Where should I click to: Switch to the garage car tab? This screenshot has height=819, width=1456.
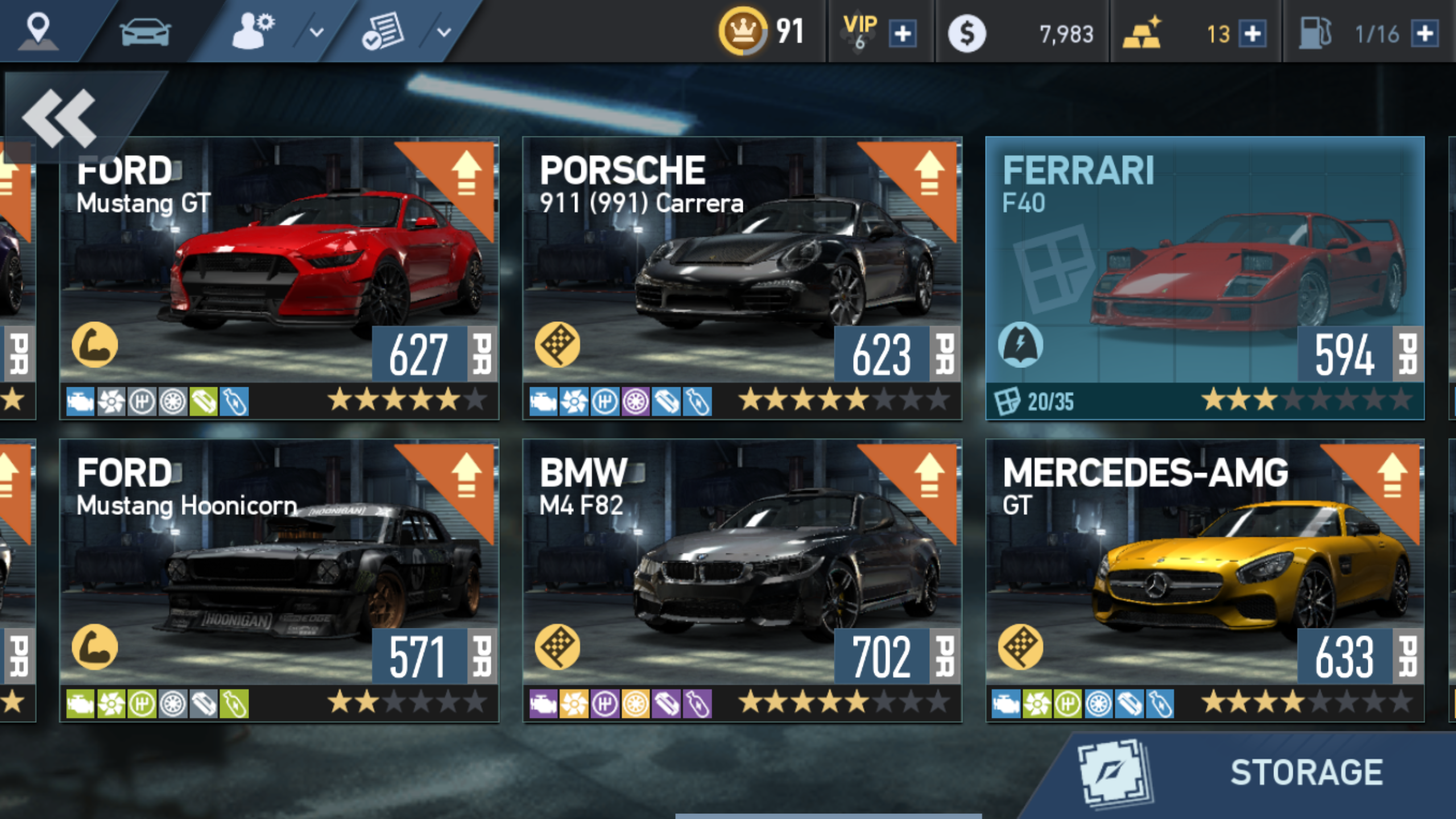(x=145, y=31)
